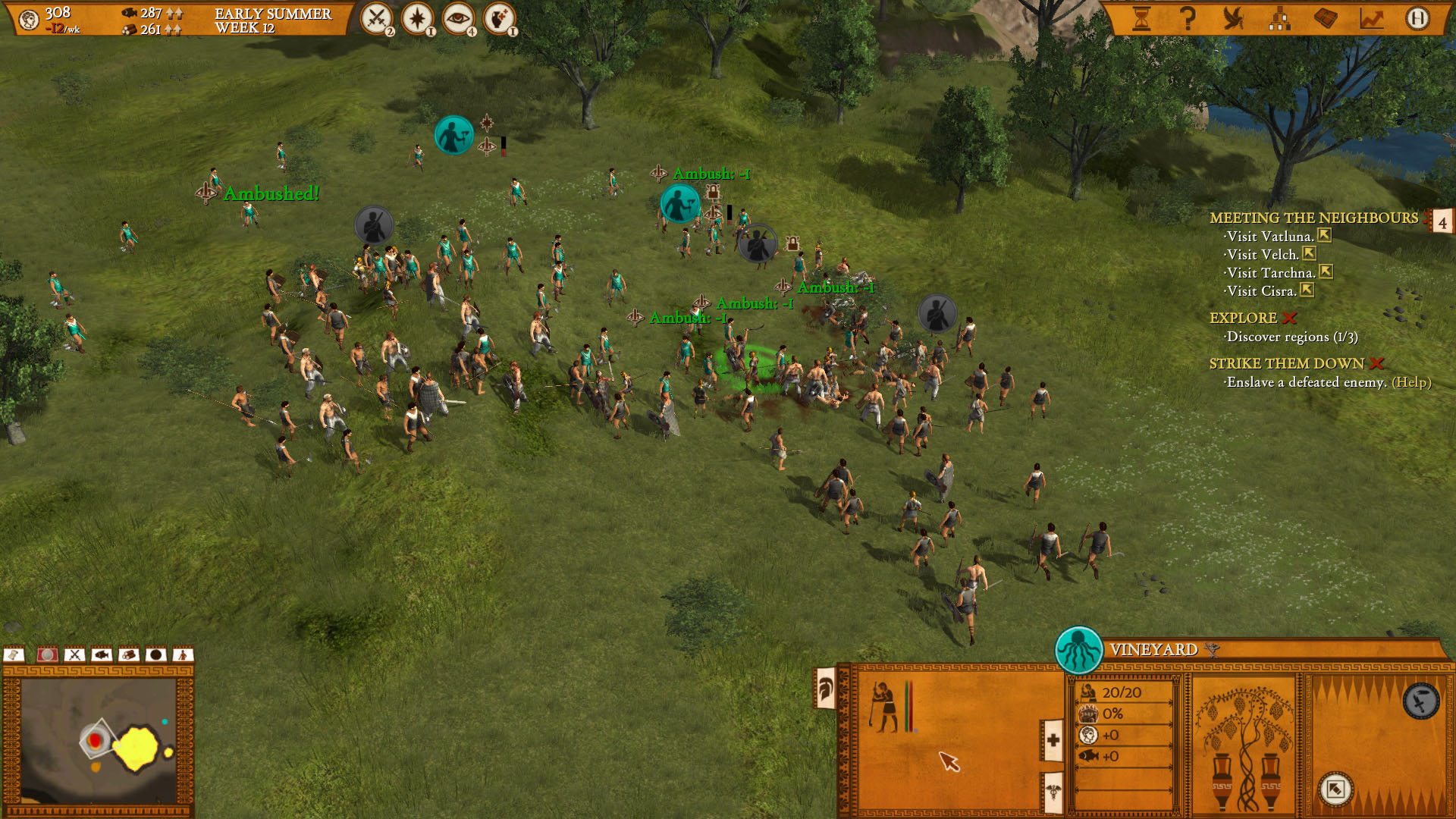Toggle the logs filter on the minimap
Screen dimensions: 1456x819
click(129, 654)
